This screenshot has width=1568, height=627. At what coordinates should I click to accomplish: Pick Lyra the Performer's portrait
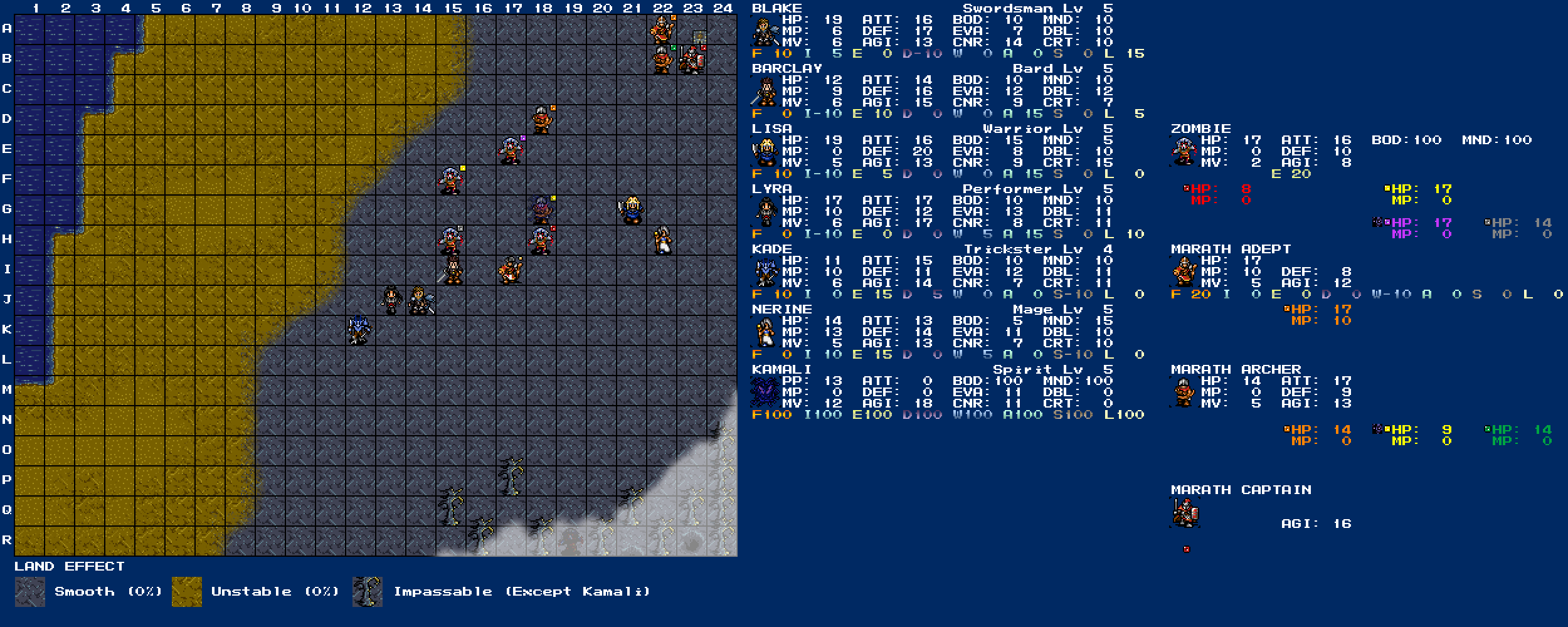tap(765, 212)
